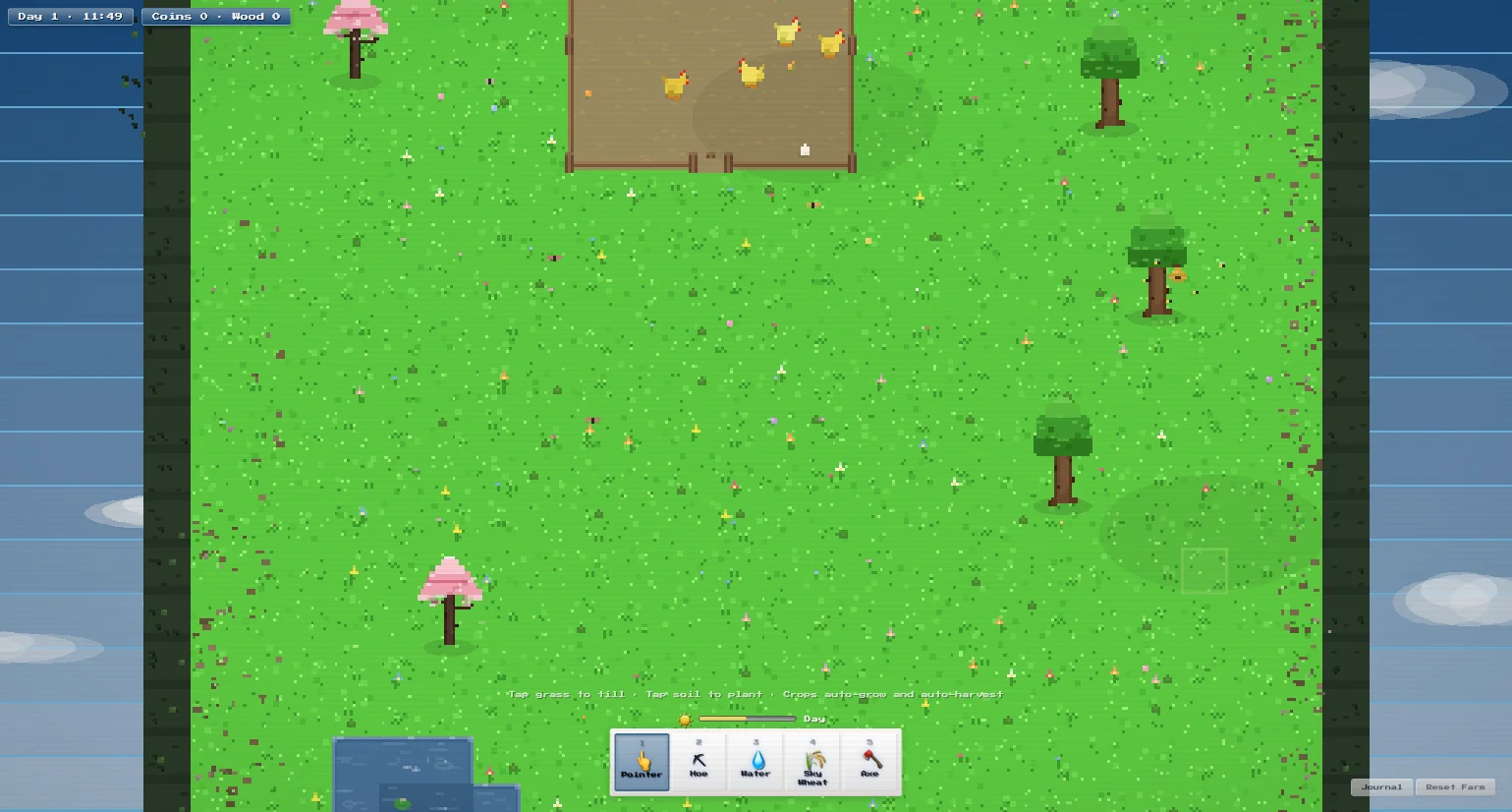Click the sun icon beside the day bar
The height and width of the screenshot is (812, 1512).
[x=686, y=719]
